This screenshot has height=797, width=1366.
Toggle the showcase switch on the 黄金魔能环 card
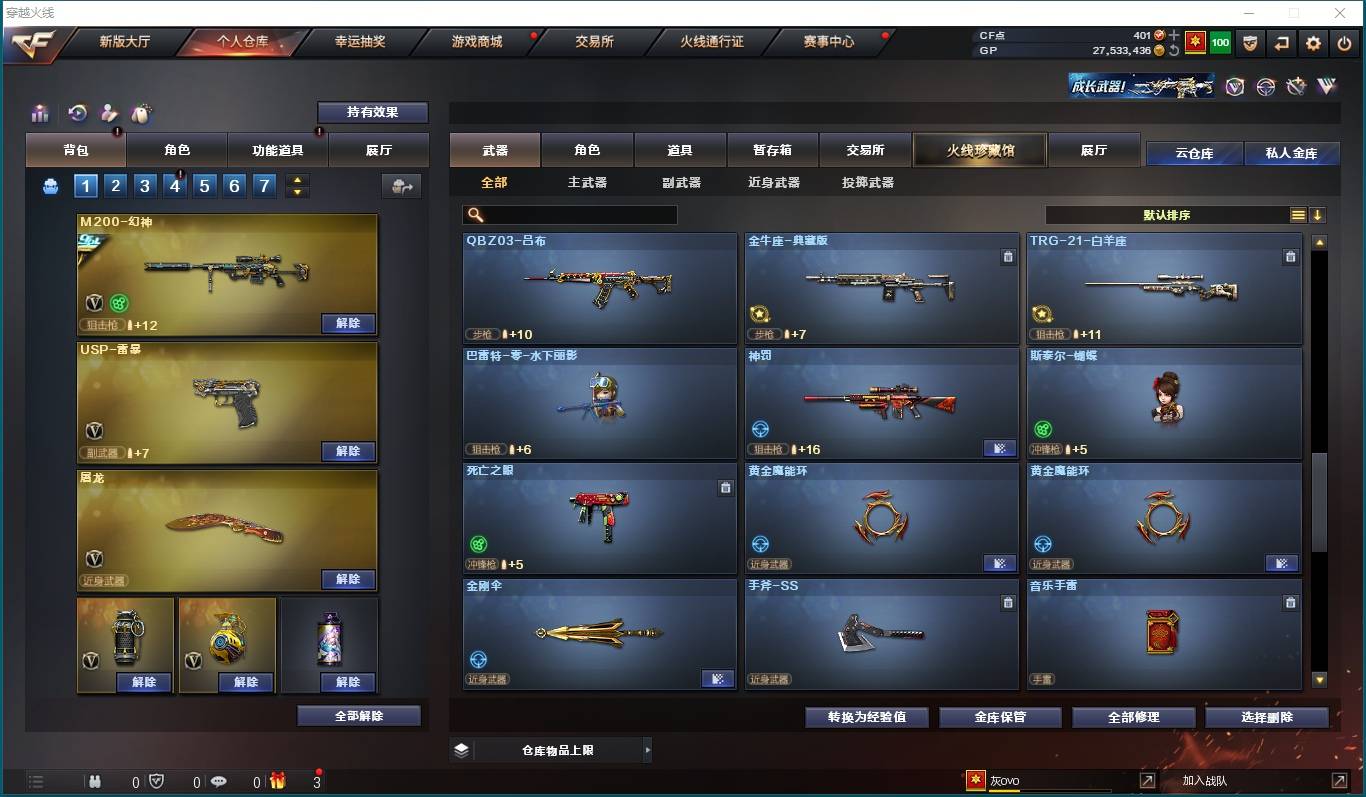1000,563
